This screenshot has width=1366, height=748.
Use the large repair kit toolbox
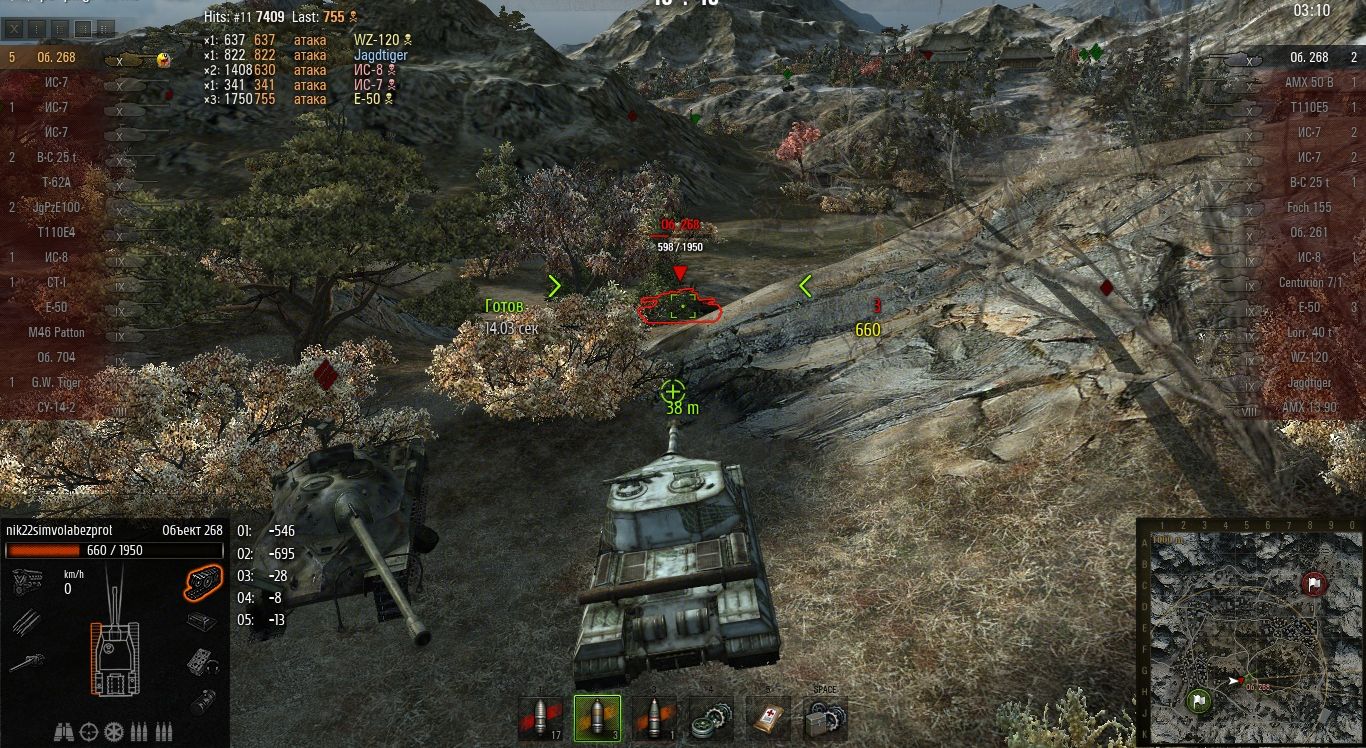[826, 718]
